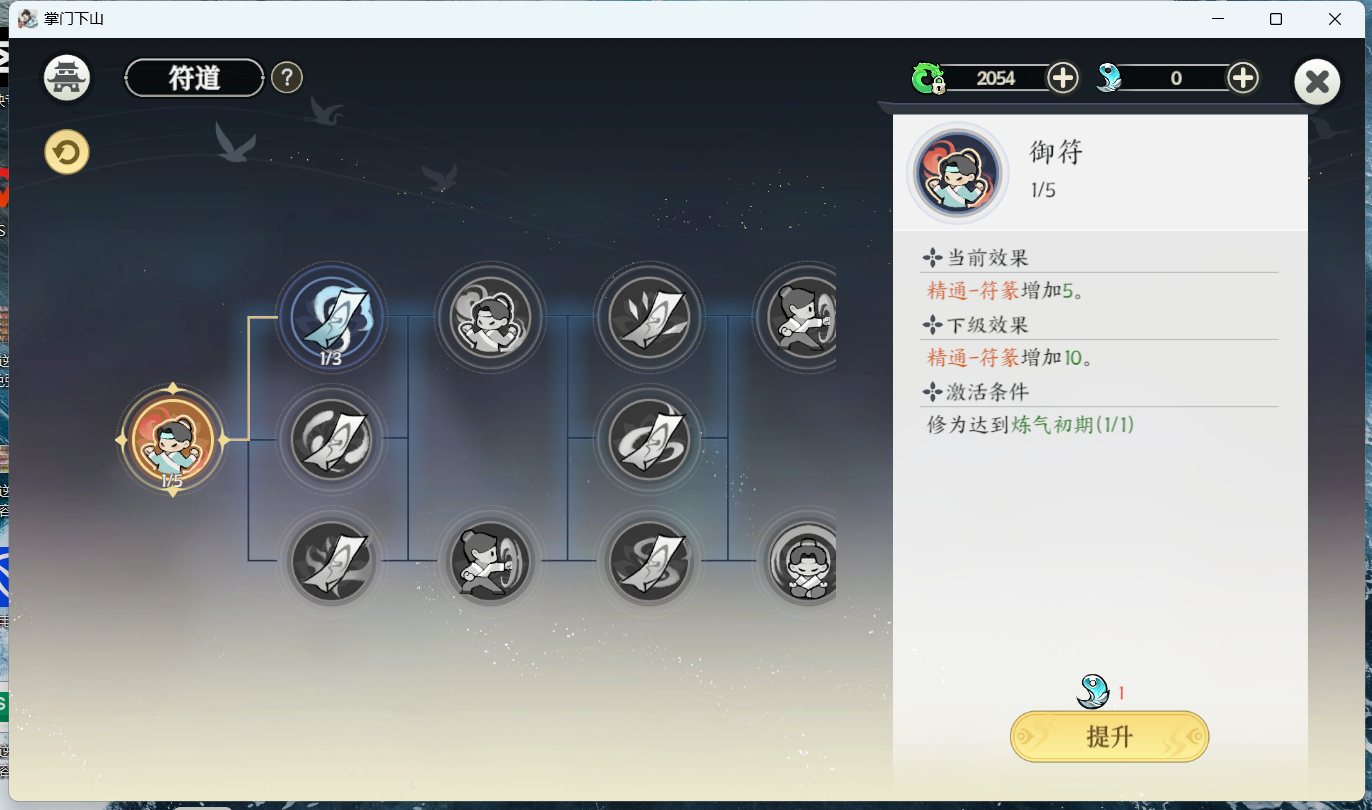Viewport: 1372px width, 810px height.
Task: Open the sect hall icon at top left
Action: (x=66, y=77)
